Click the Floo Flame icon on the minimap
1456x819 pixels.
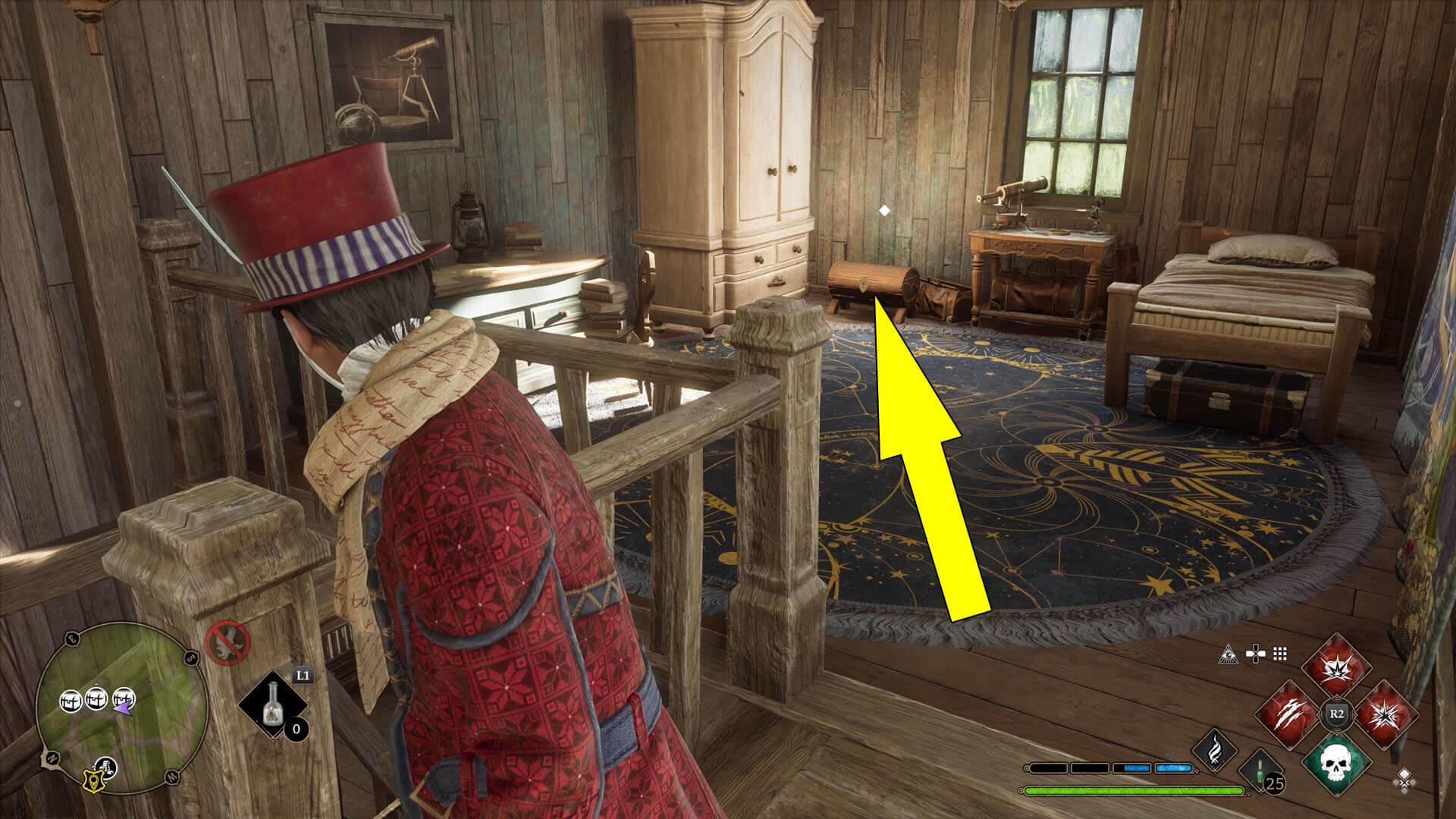click(x=107, y=767)
